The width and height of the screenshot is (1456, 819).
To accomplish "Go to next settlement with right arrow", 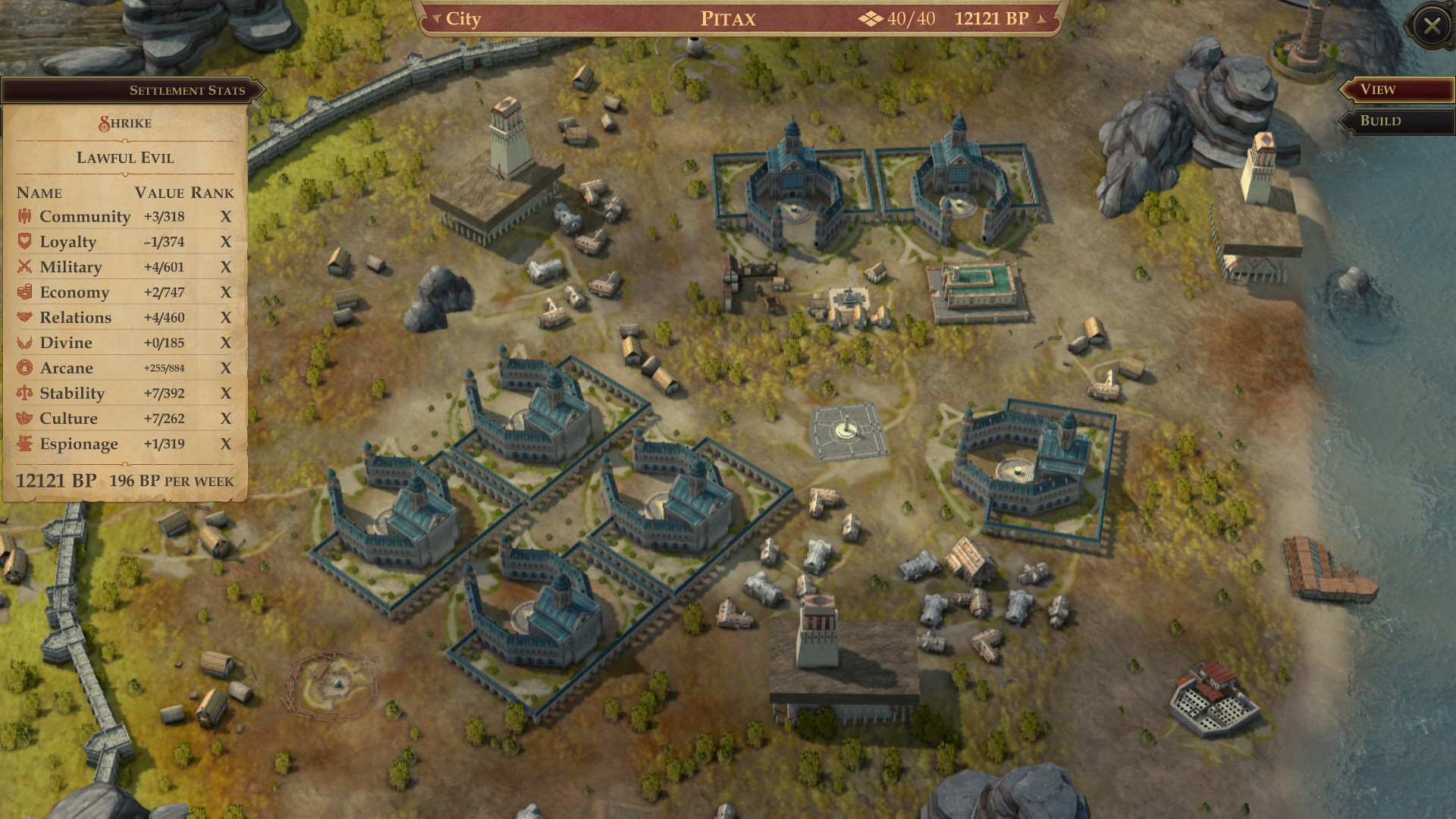I will (1042, 19).
